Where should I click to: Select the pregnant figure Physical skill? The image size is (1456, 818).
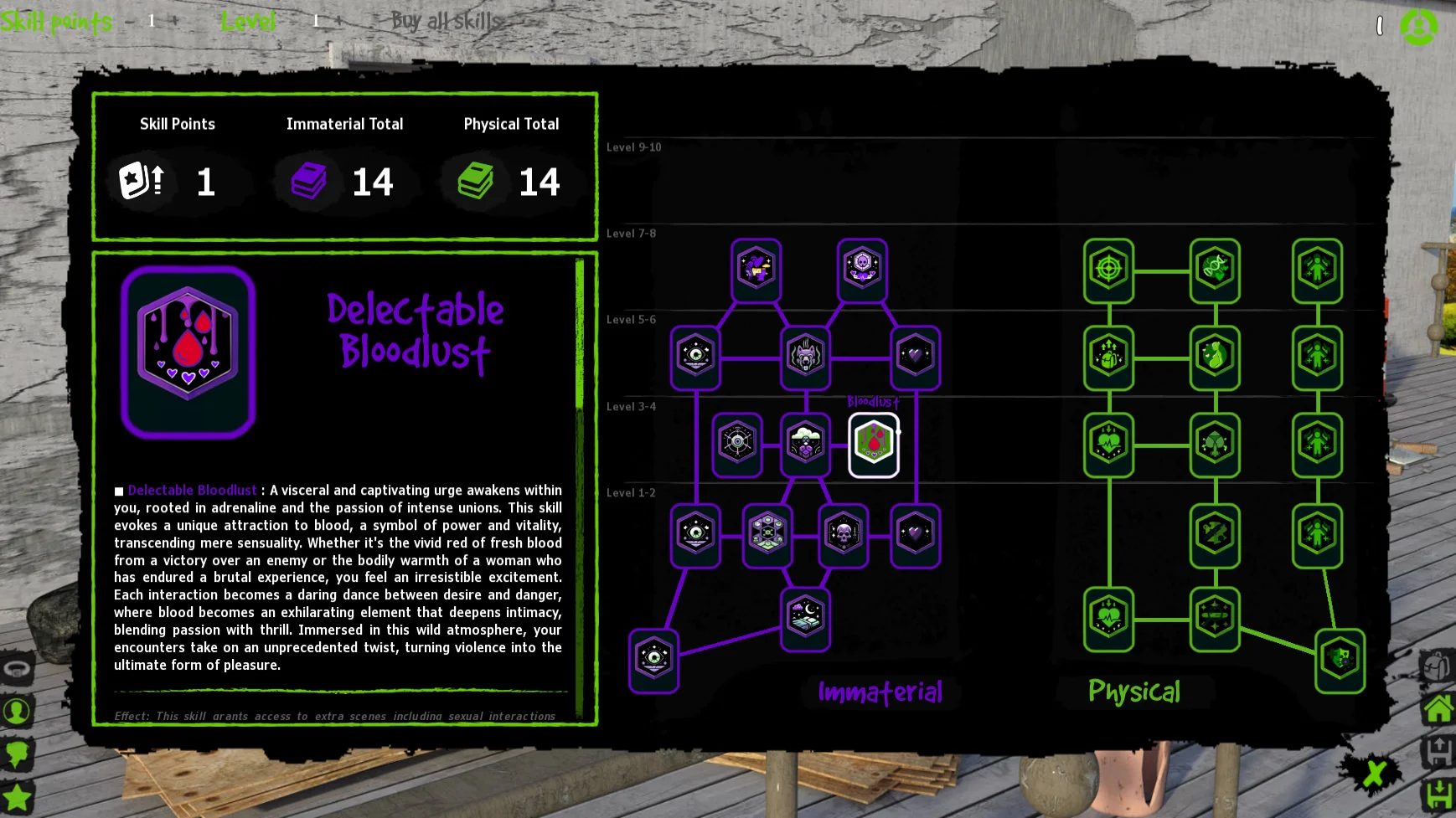point(1215,357)
